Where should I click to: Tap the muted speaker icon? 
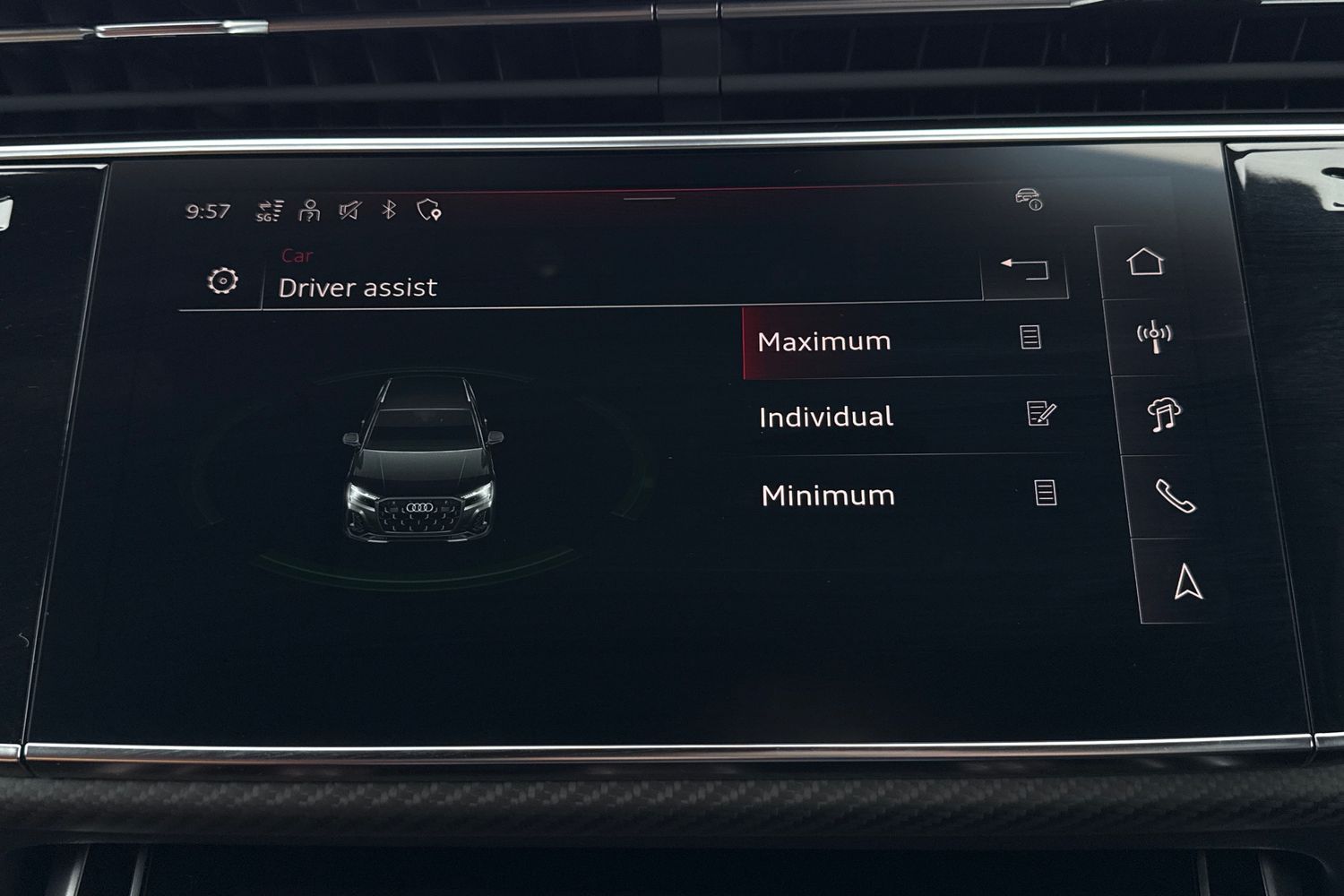(x=349, y=210)
